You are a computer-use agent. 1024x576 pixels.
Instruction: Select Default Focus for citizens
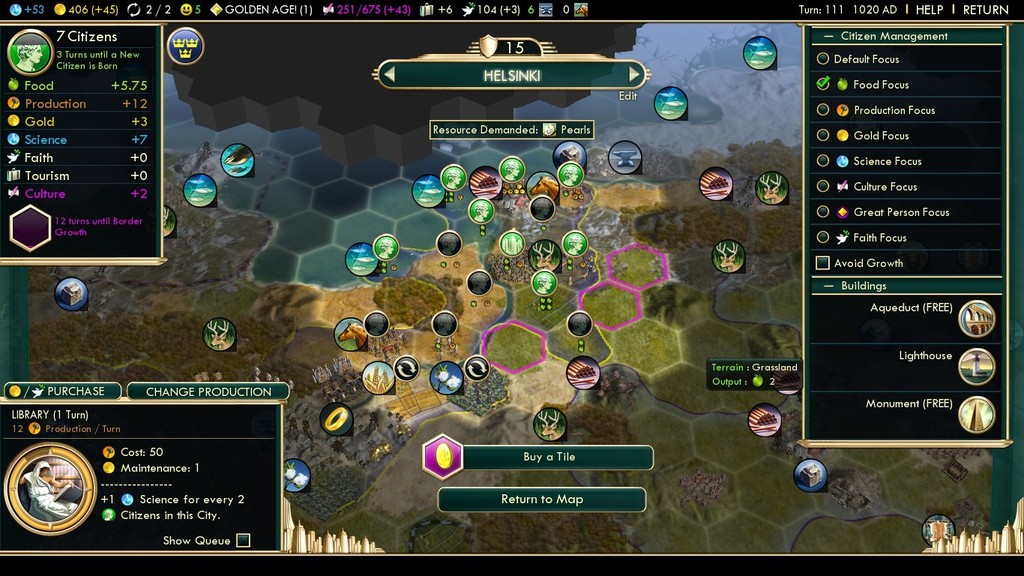tap(823, 59)
